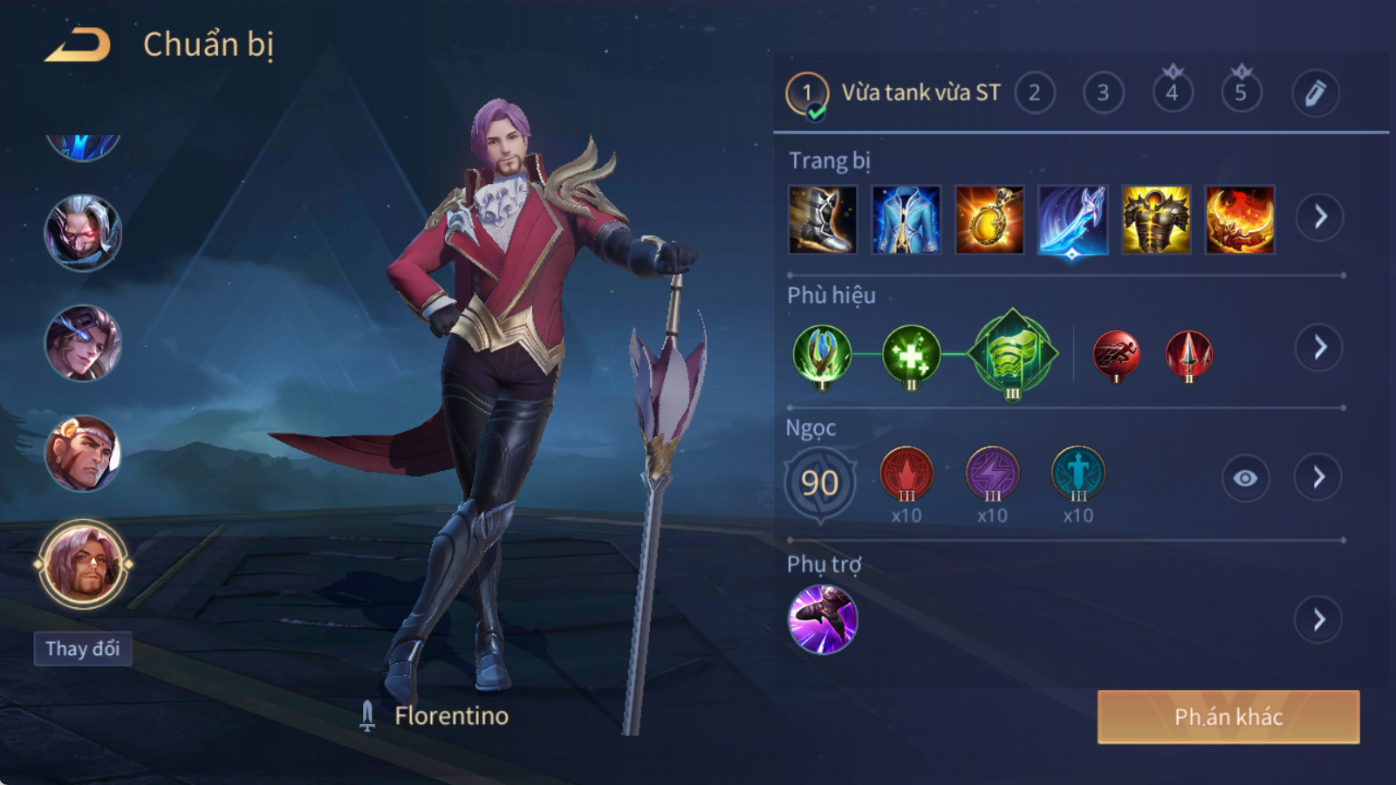Select build preset 2
This screenshot has height=785, width=1396.
pyautogui.click(x=1035, y=94)
